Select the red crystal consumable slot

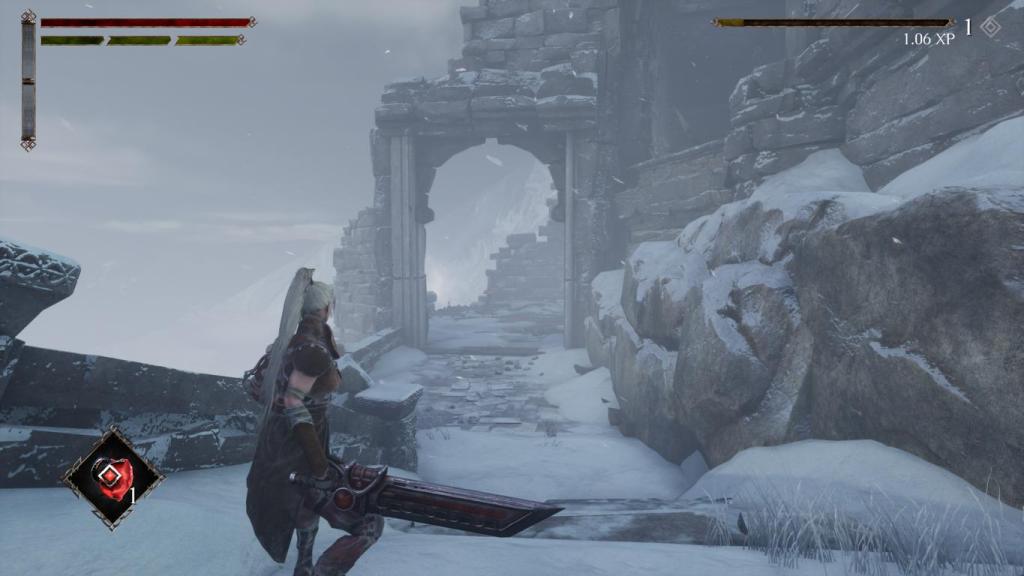[112, 476]
